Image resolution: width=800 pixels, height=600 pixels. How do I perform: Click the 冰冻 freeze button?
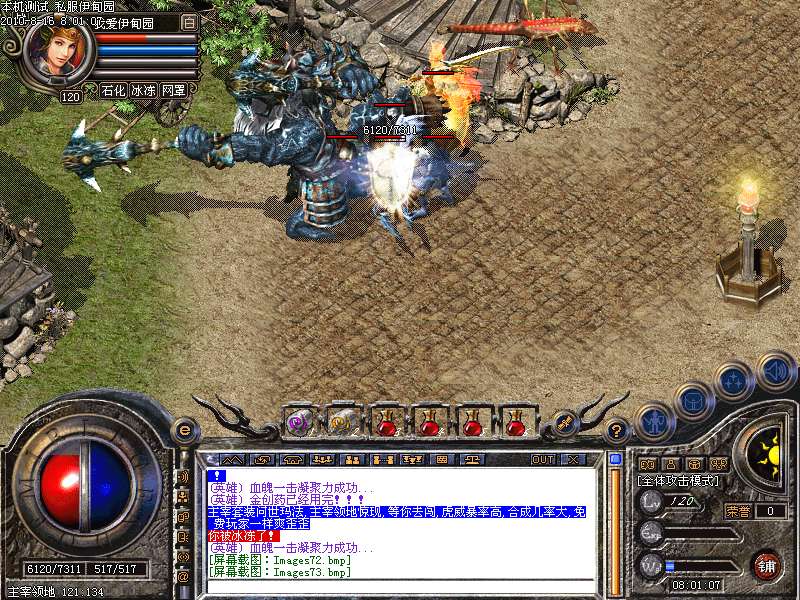143,90
